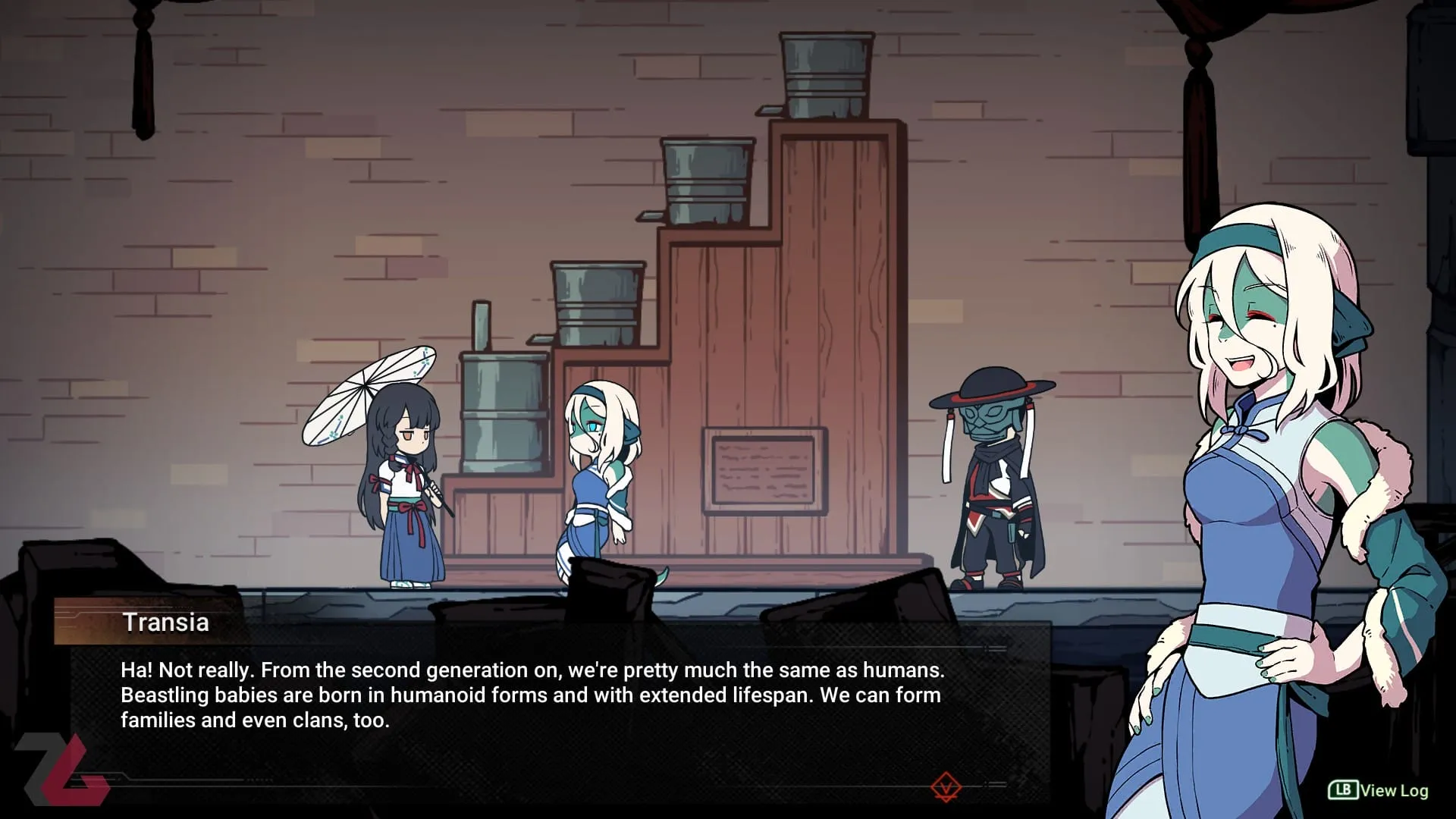
Task: Advance dialogue with the red diamond arrow
Action: [x=946, y=786]
